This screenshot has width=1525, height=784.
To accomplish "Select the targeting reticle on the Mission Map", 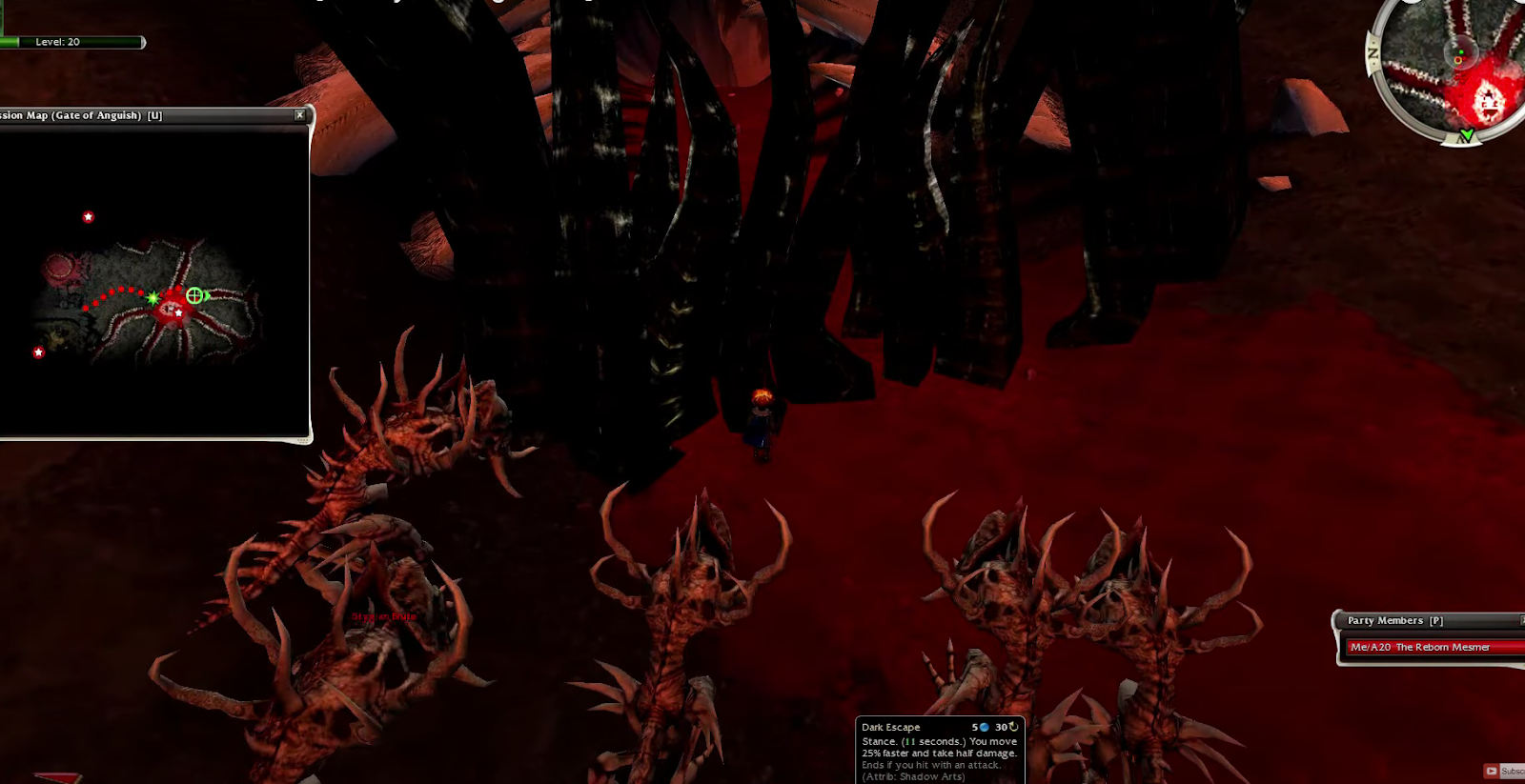I will [194, 295].
